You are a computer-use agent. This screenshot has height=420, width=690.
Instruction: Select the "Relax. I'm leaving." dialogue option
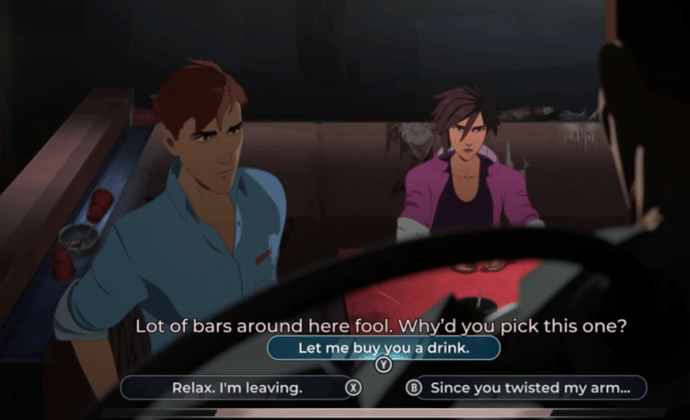tap(237, 387)
